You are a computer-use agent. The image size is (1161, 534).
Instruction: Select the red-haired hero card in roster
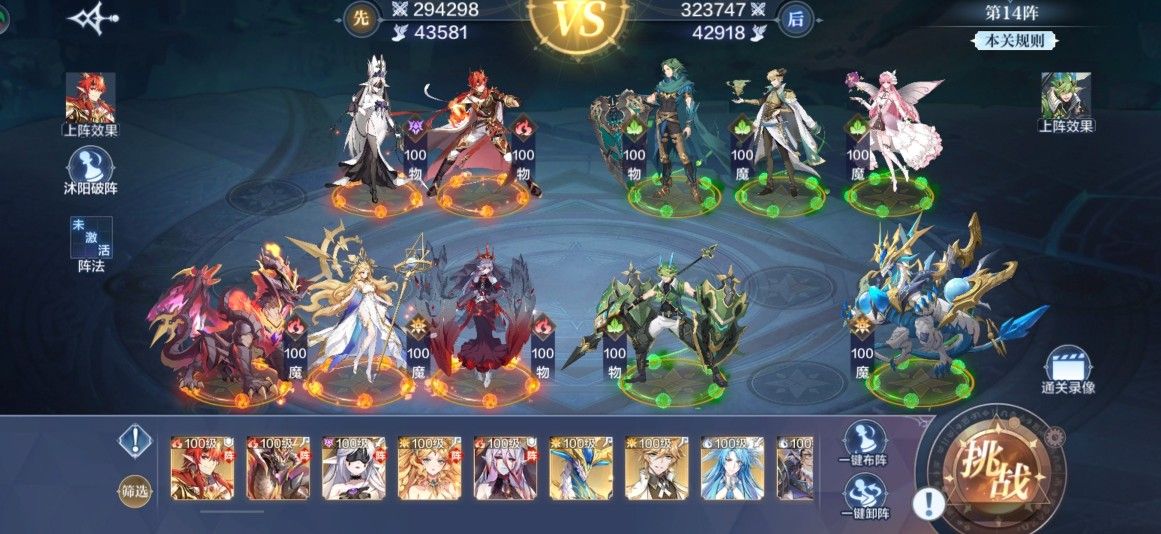coord(201,468)
